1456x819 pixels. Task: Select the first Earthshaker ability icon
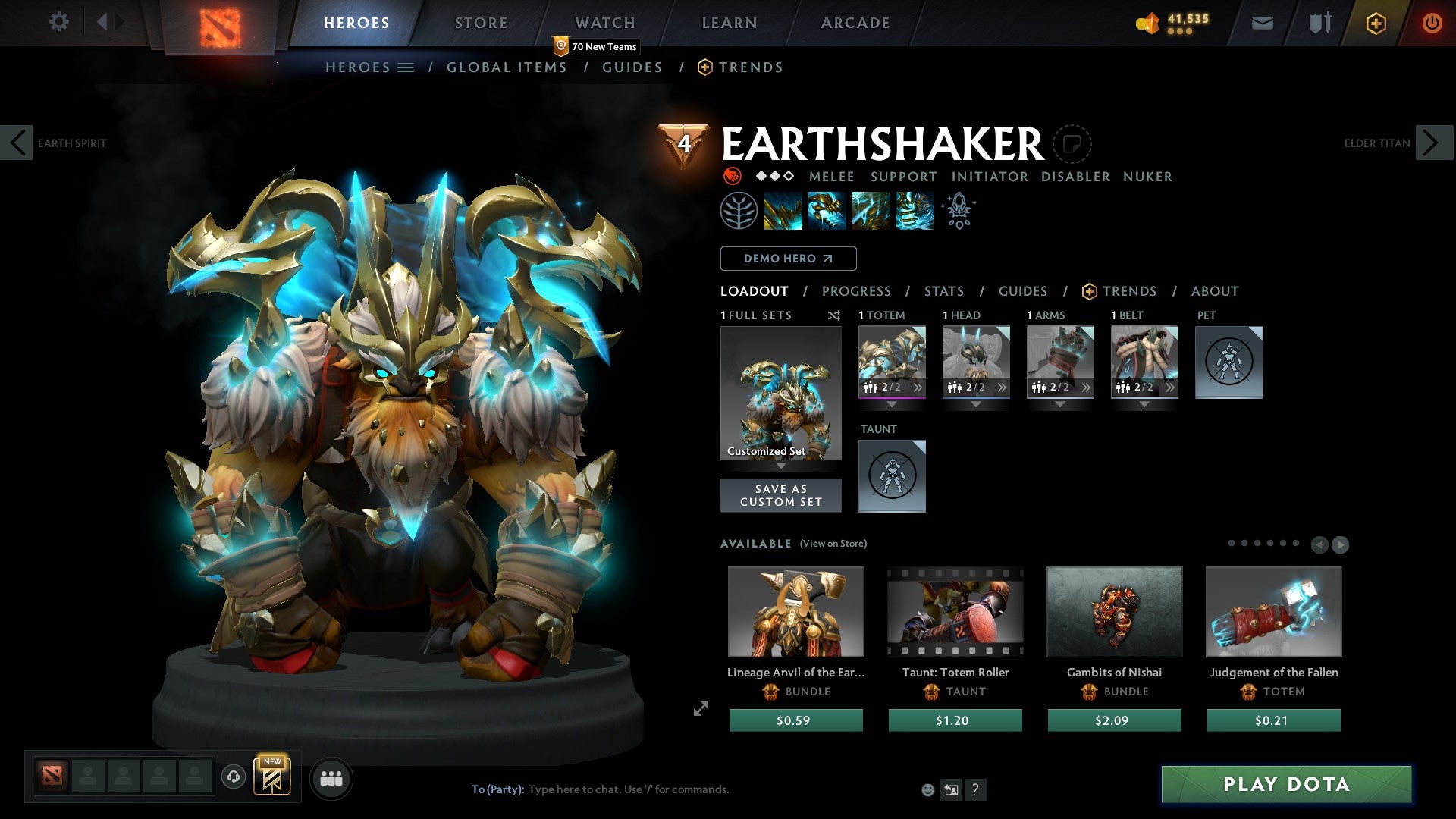coord(783,210)
